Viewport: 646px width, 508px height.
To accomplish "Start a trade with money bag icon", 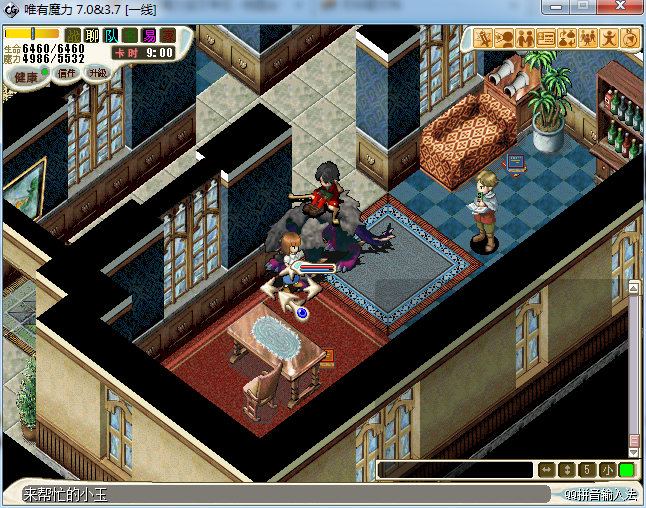I will tap(567, 38).
